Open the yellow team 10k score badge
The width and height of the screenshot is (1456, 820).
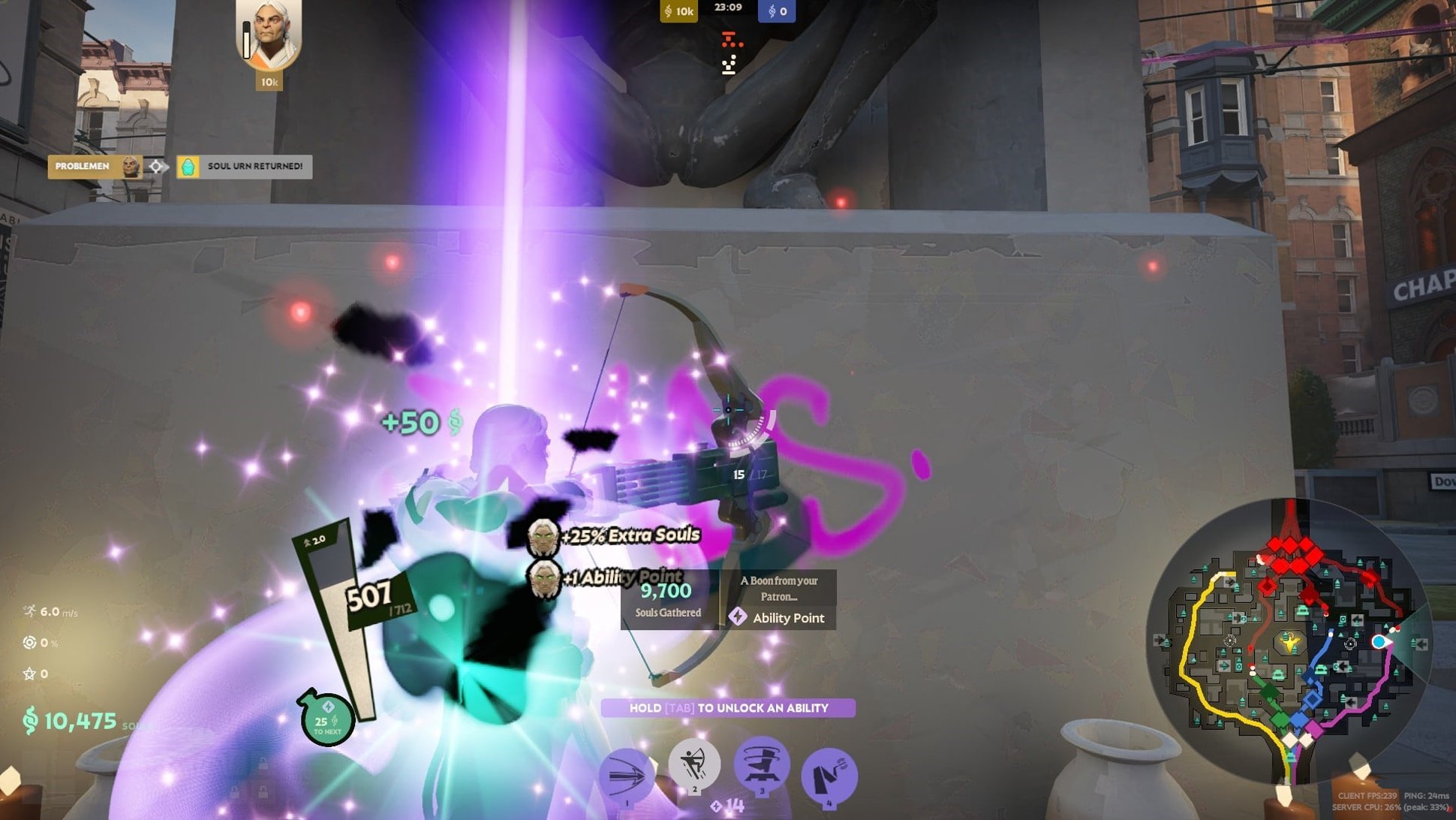click(679, 11)
